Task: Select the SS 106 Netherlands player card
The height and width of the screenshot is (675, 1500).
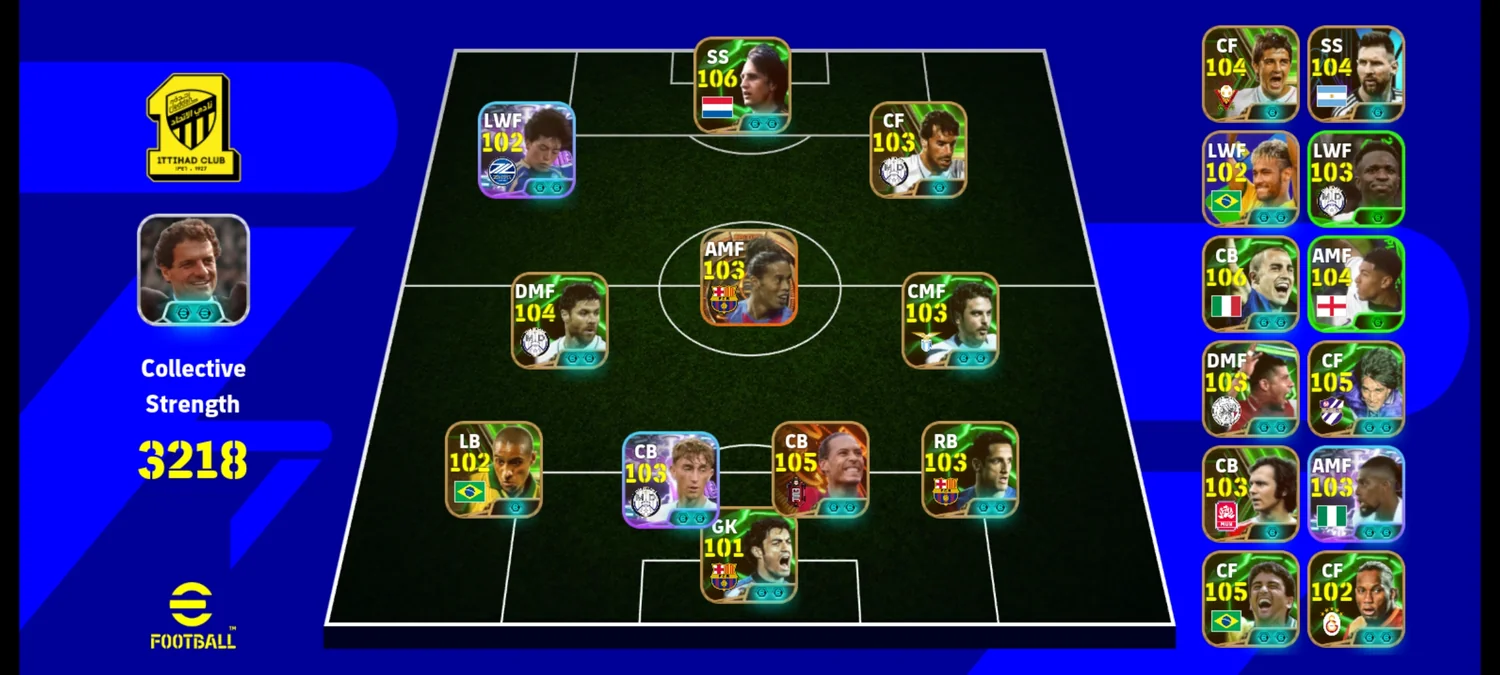Action: (742, 85)
